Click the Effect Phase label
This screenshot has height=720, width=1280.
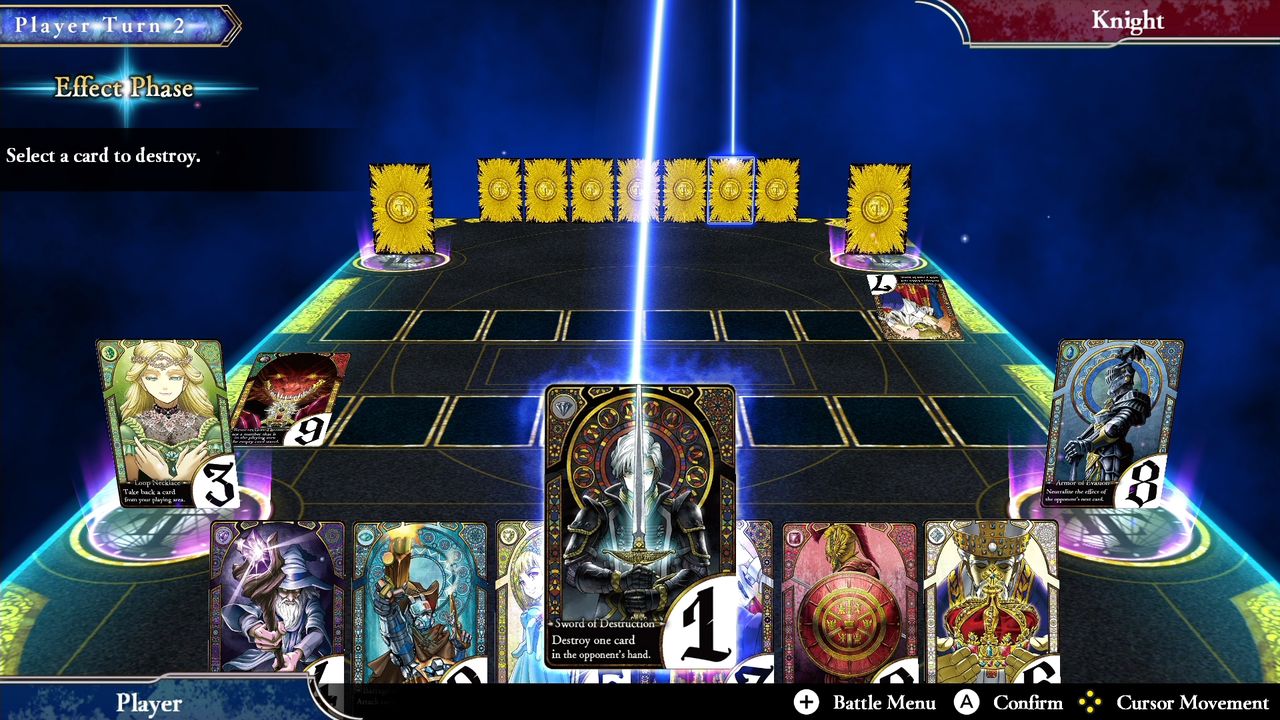(x=123, y=89)
